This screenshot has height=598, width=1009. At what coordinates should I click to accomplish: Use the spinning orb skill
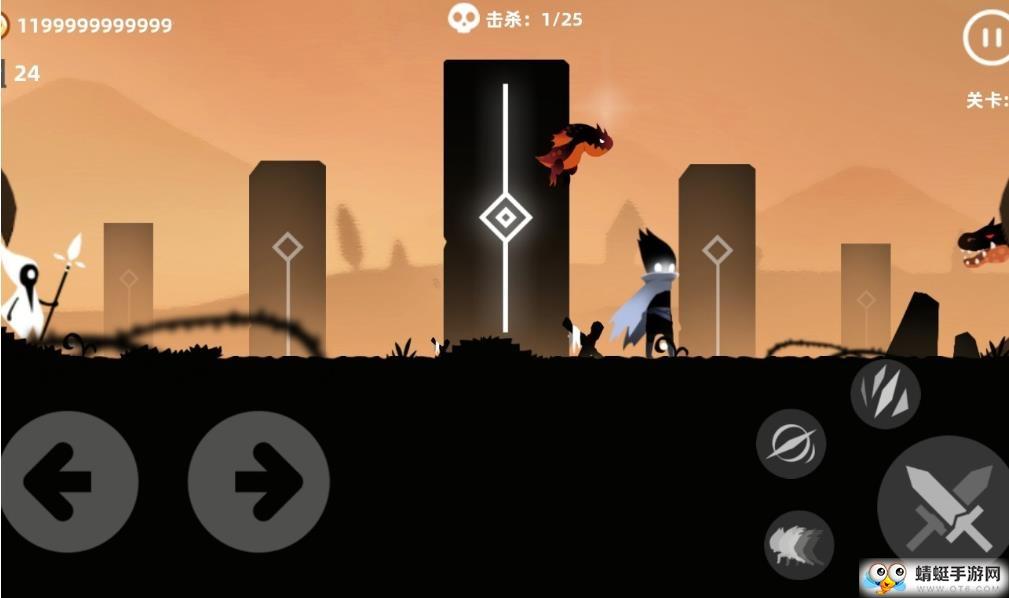point(790,443)
